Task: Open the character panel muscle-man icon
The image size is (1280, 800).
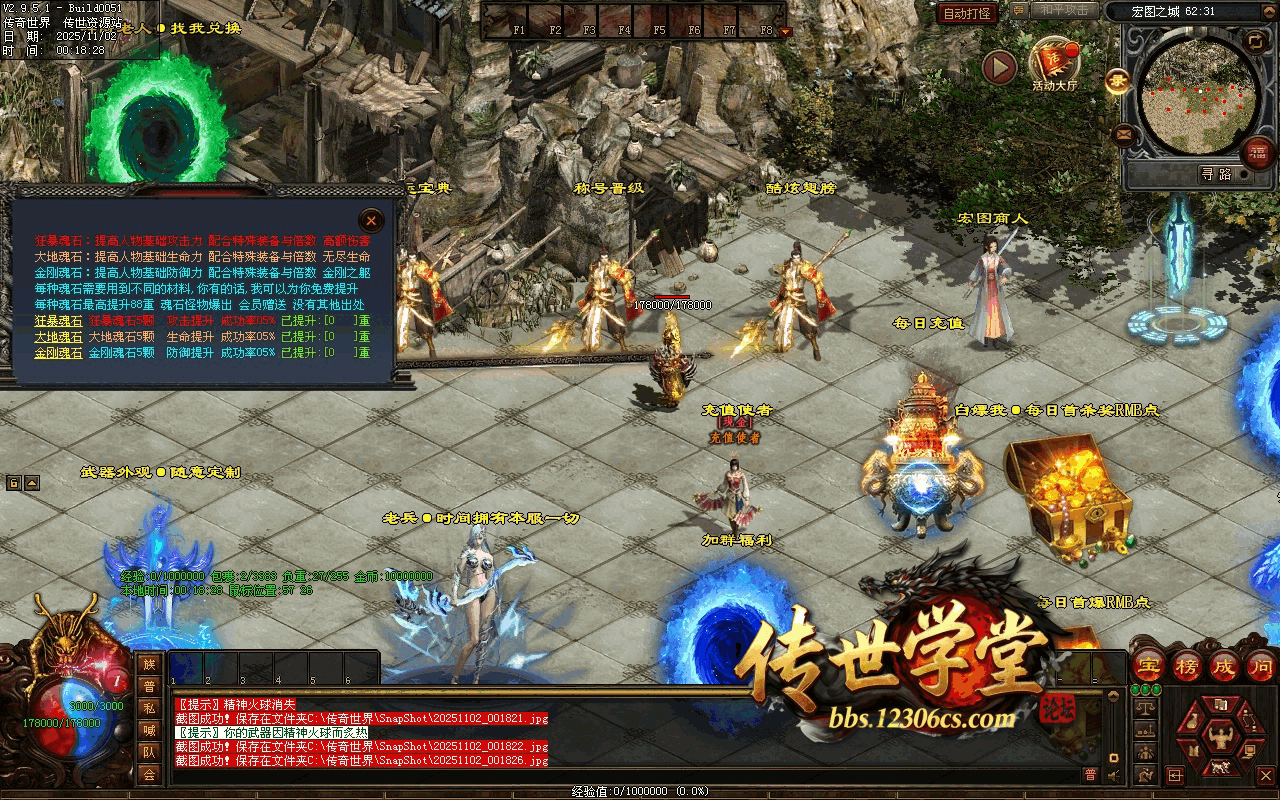Action: pos(1219,737)
